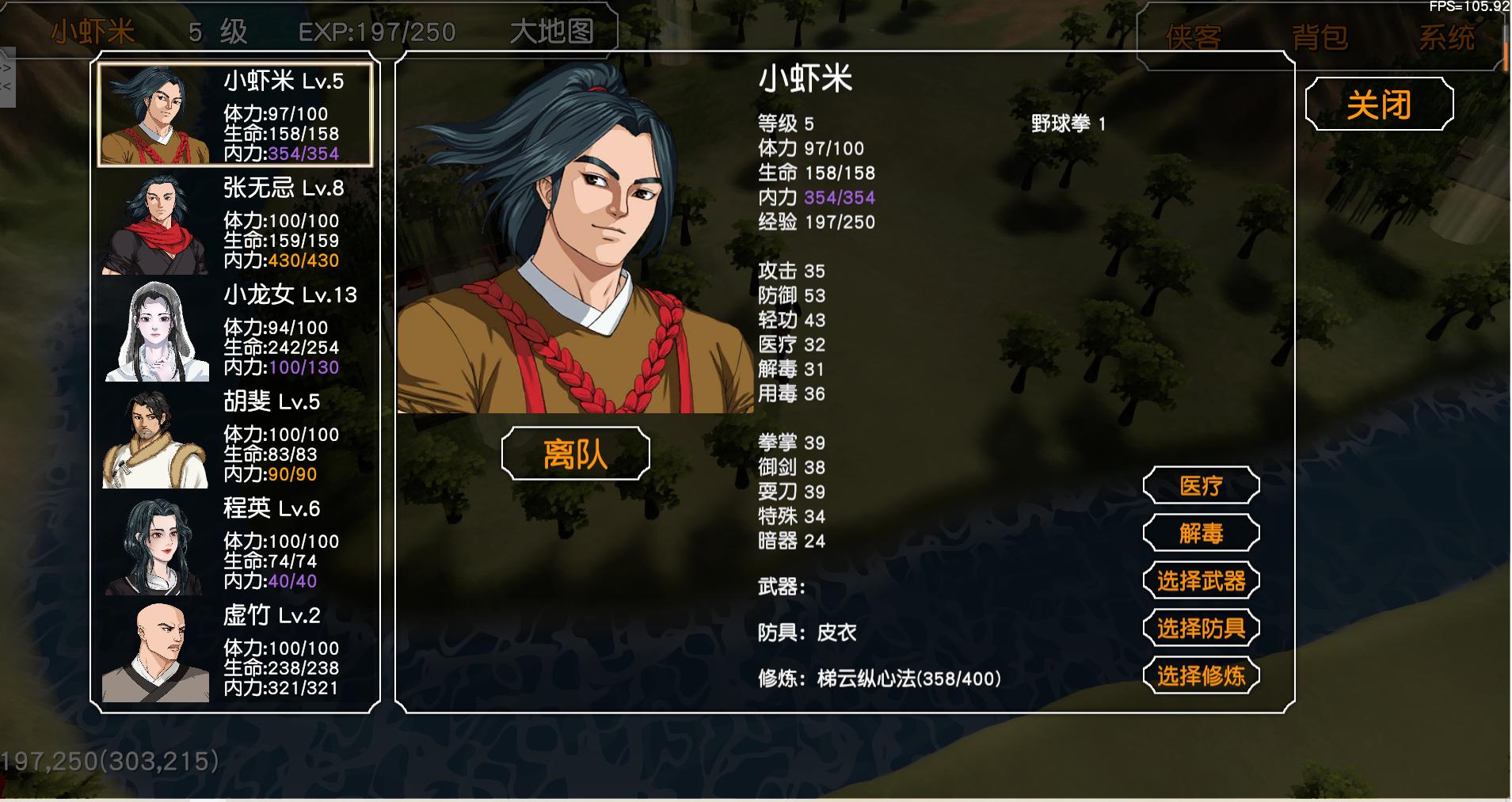Open the 选择武器 weapon selection
The image size is (1512, 802).
(x=1201, y=580)
